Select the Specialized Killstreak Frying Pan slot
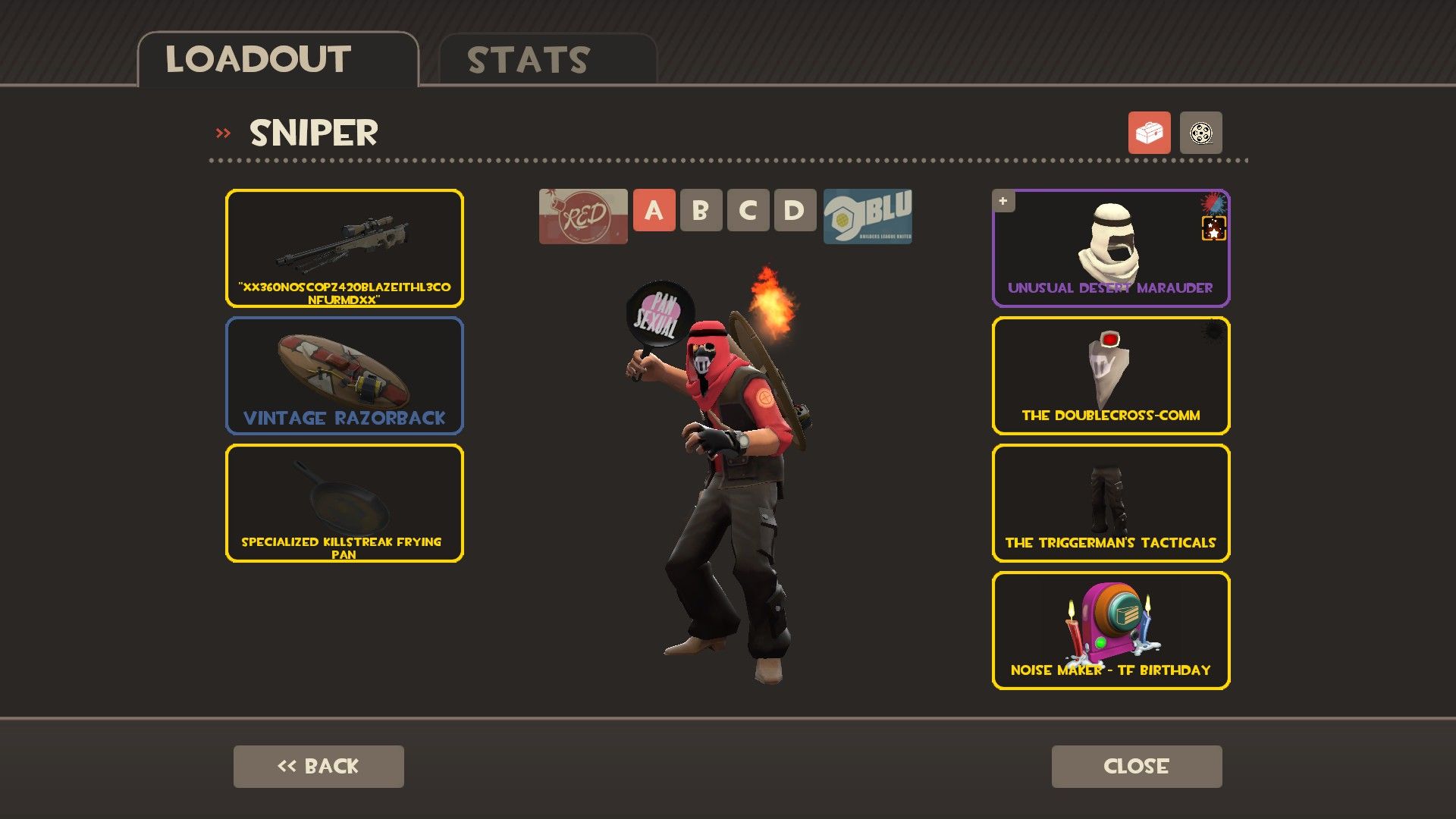Image resolution: width=1456 pixels, height=819 pixels. (x=344, y=503)
